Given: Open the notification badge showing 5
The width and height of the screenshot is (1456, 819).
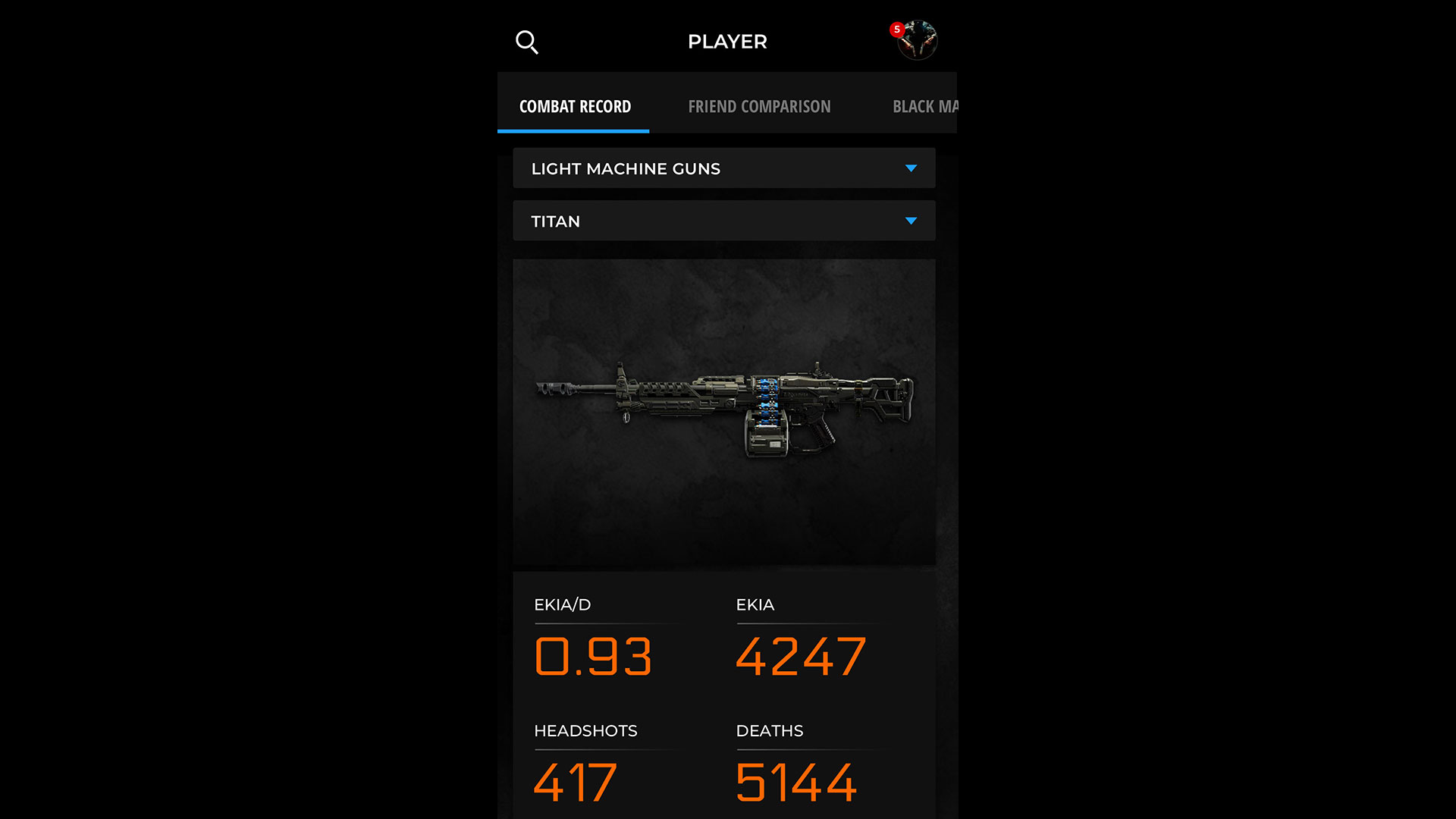Looking at the screenshot, I should (x=897, y=29).
